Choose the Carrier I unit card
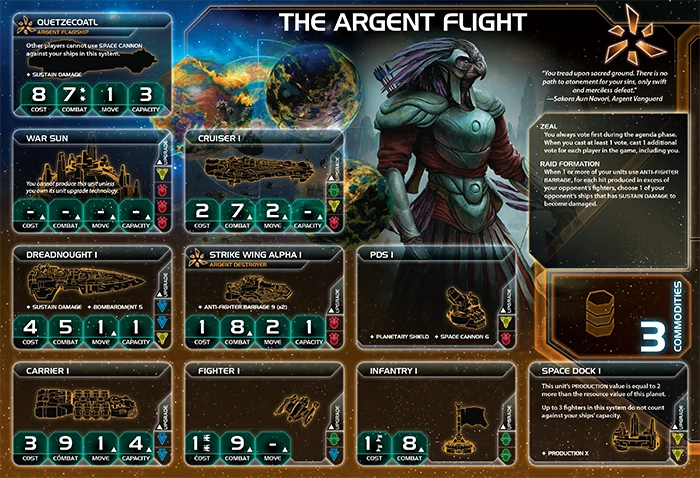The height and width of the screenshot is (478, 700). (x=90, y=414)
